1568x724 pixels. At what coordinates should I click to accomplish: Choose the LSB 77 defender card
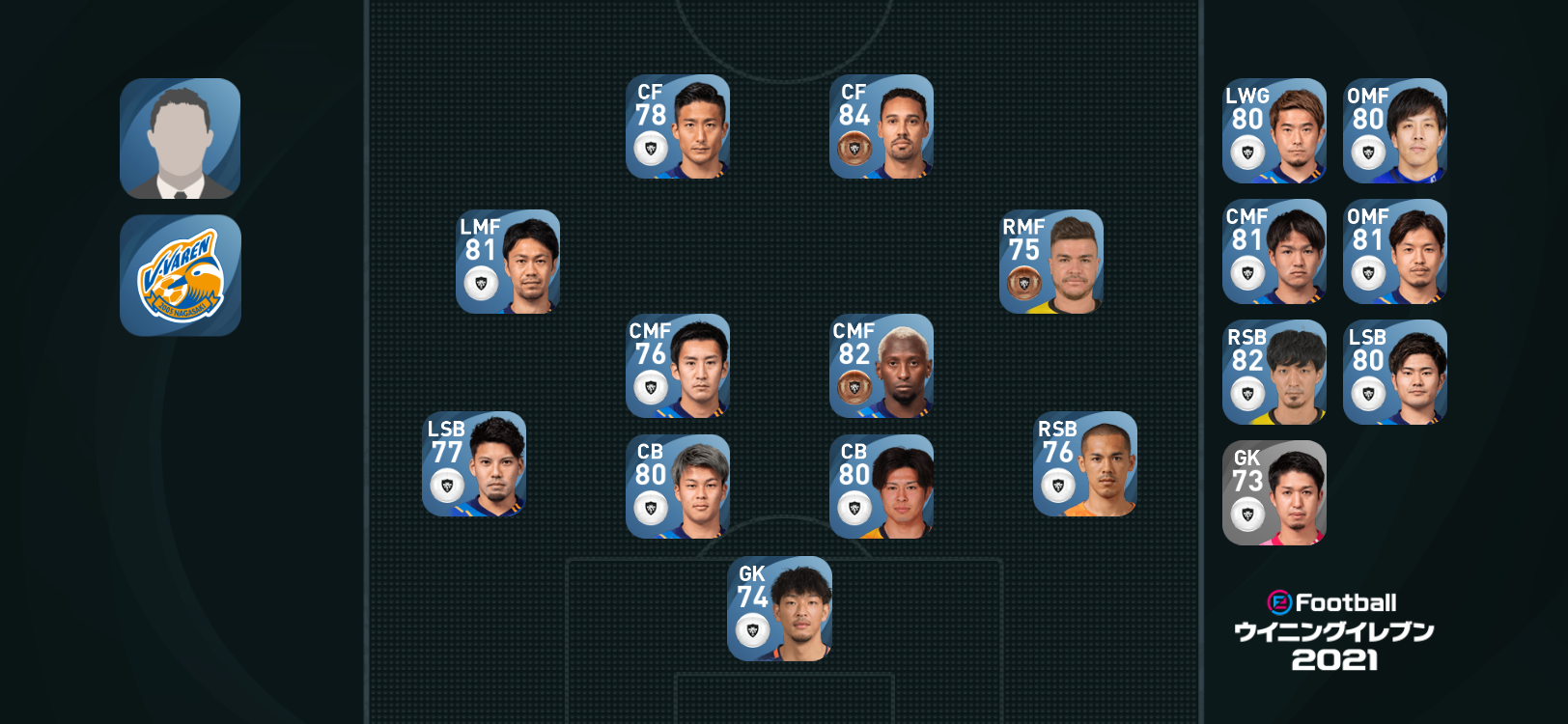pos(474,464)
